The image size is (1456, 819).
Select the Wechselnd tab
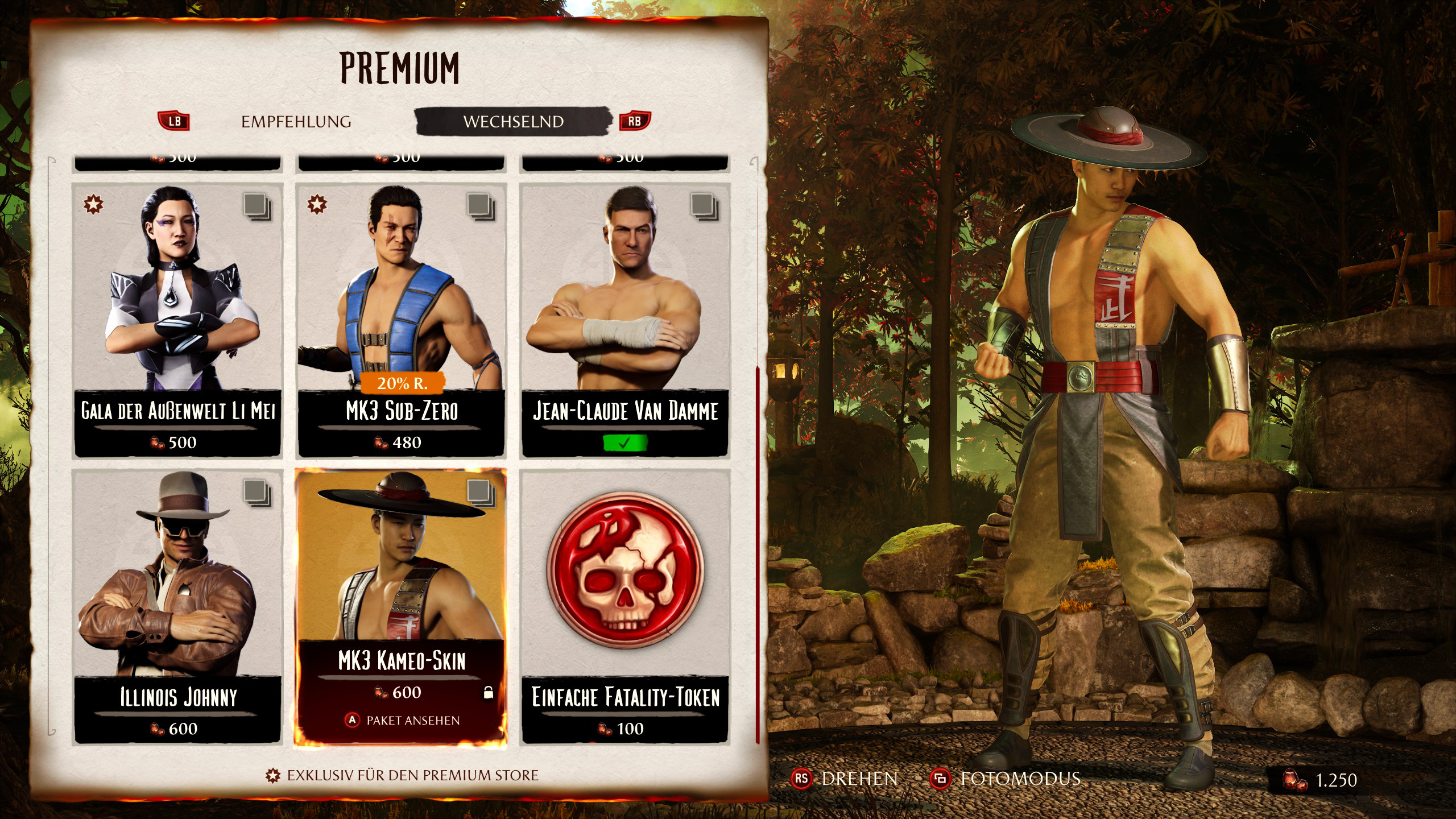513,122
